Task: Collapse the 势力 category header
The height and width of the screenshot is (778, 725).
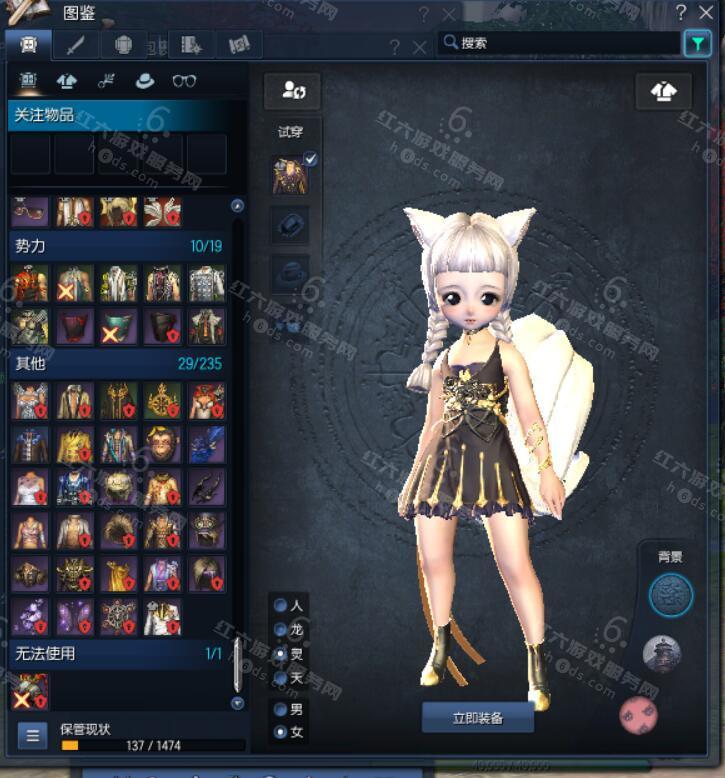Action: click(115, 246)
